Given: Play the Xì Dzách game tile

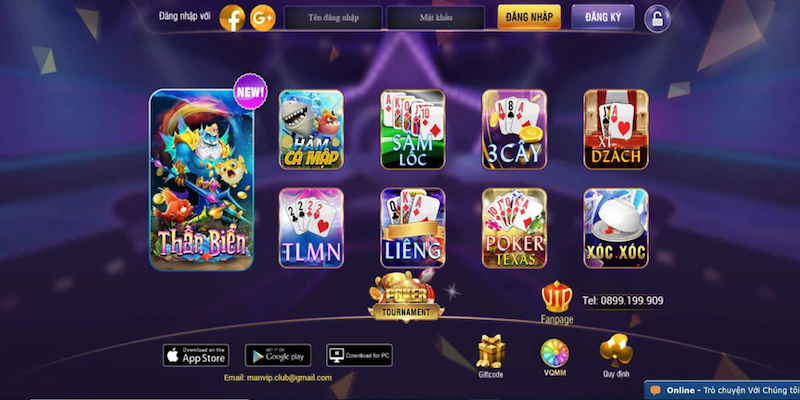Looking at the screenshot, I should [616, 130].
